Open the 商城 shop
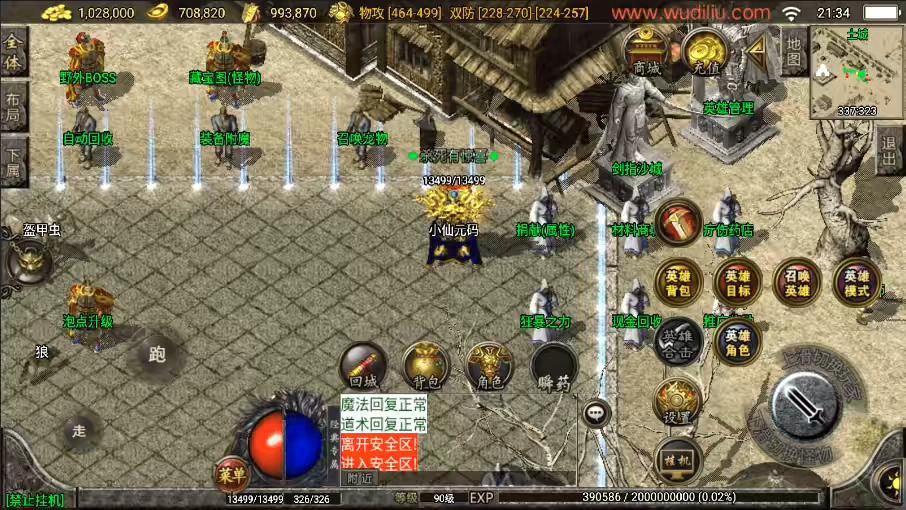The width and height of the screenshot is (906, 510). 647,52
